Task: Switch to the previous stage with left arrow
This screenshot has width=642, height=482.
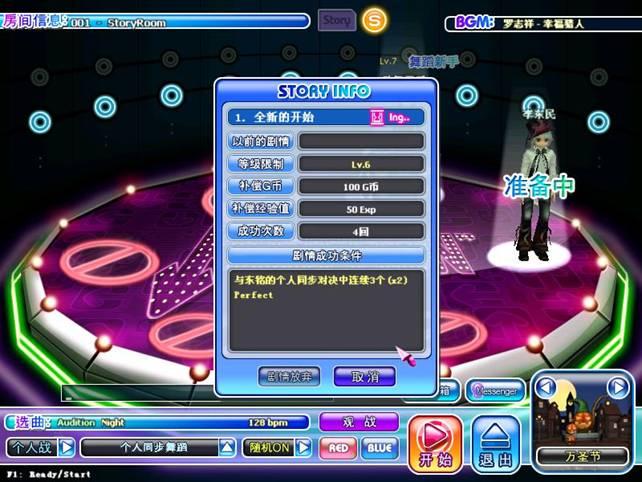Action: pos(546,387)
